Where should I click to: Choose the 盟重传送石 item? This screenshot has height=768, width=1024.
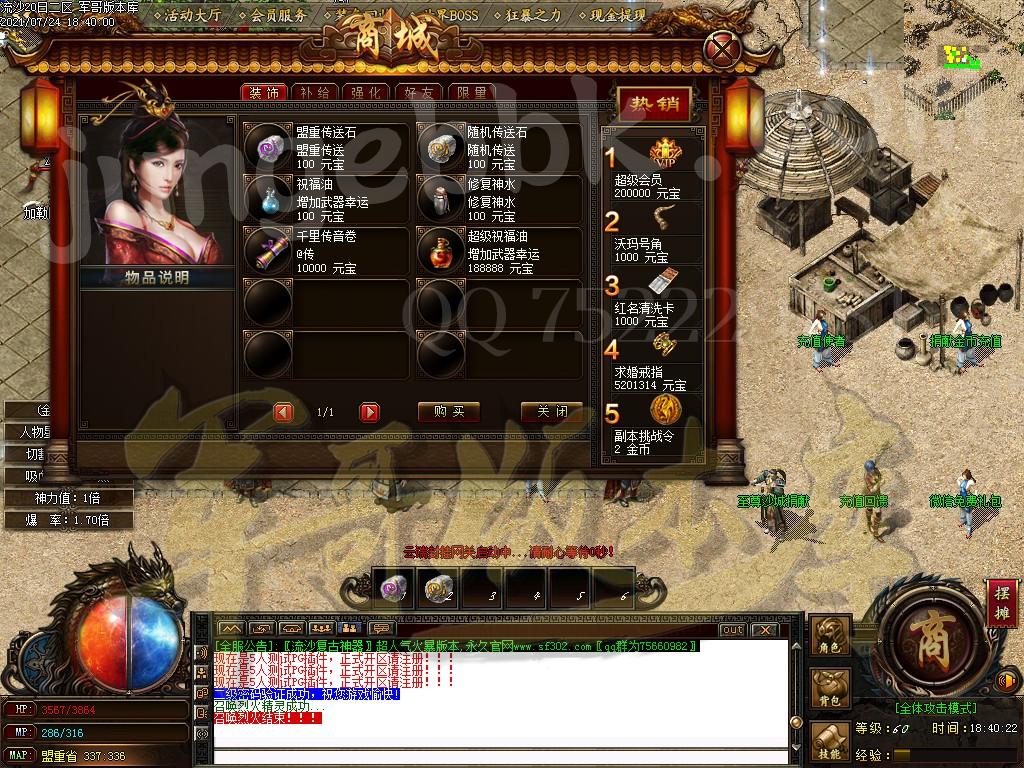268,148
